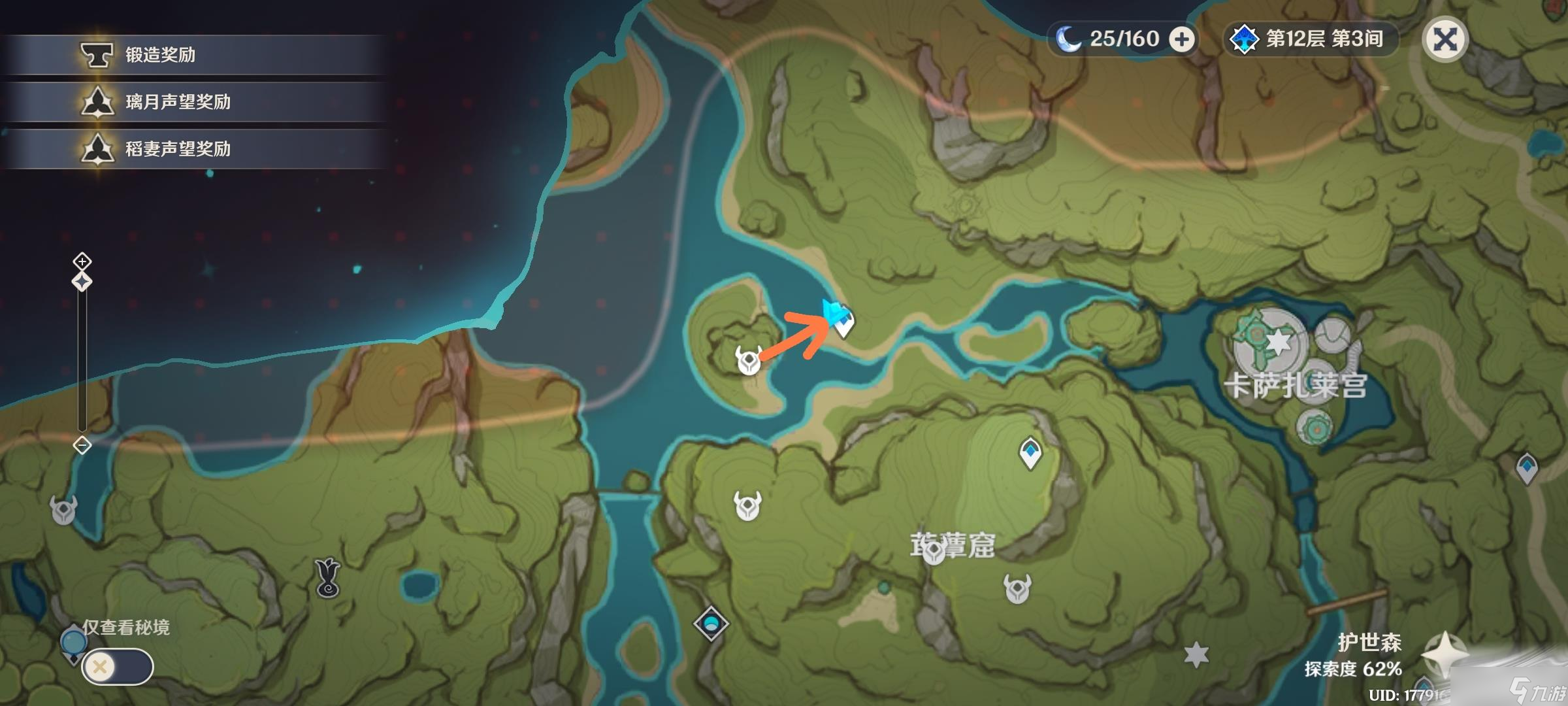The width and height of the screenshot is (1568, 706).
Task: Click the map zoom slider handle
Action: point(82,282)
